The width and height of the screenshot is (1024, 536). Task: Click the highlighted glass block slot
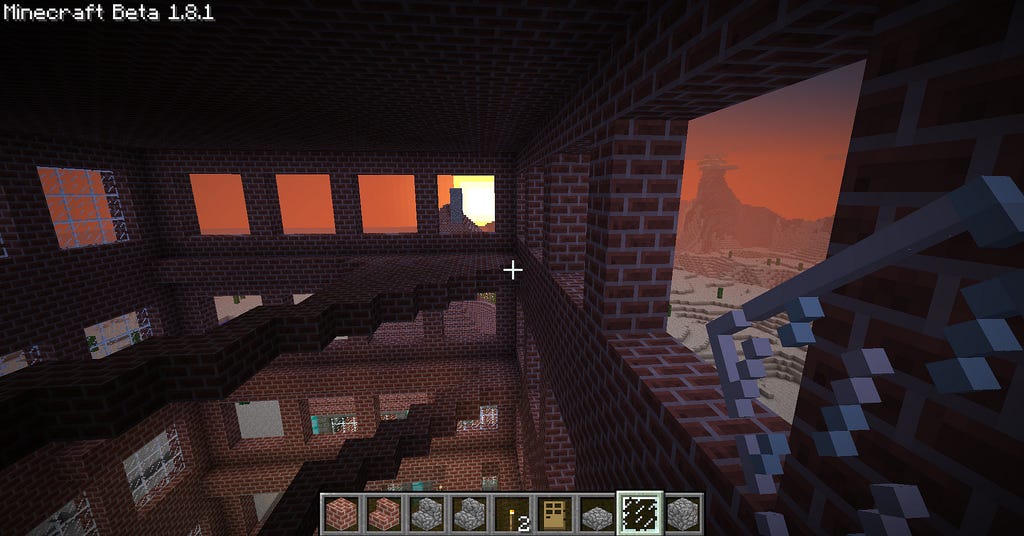point(640,512)
